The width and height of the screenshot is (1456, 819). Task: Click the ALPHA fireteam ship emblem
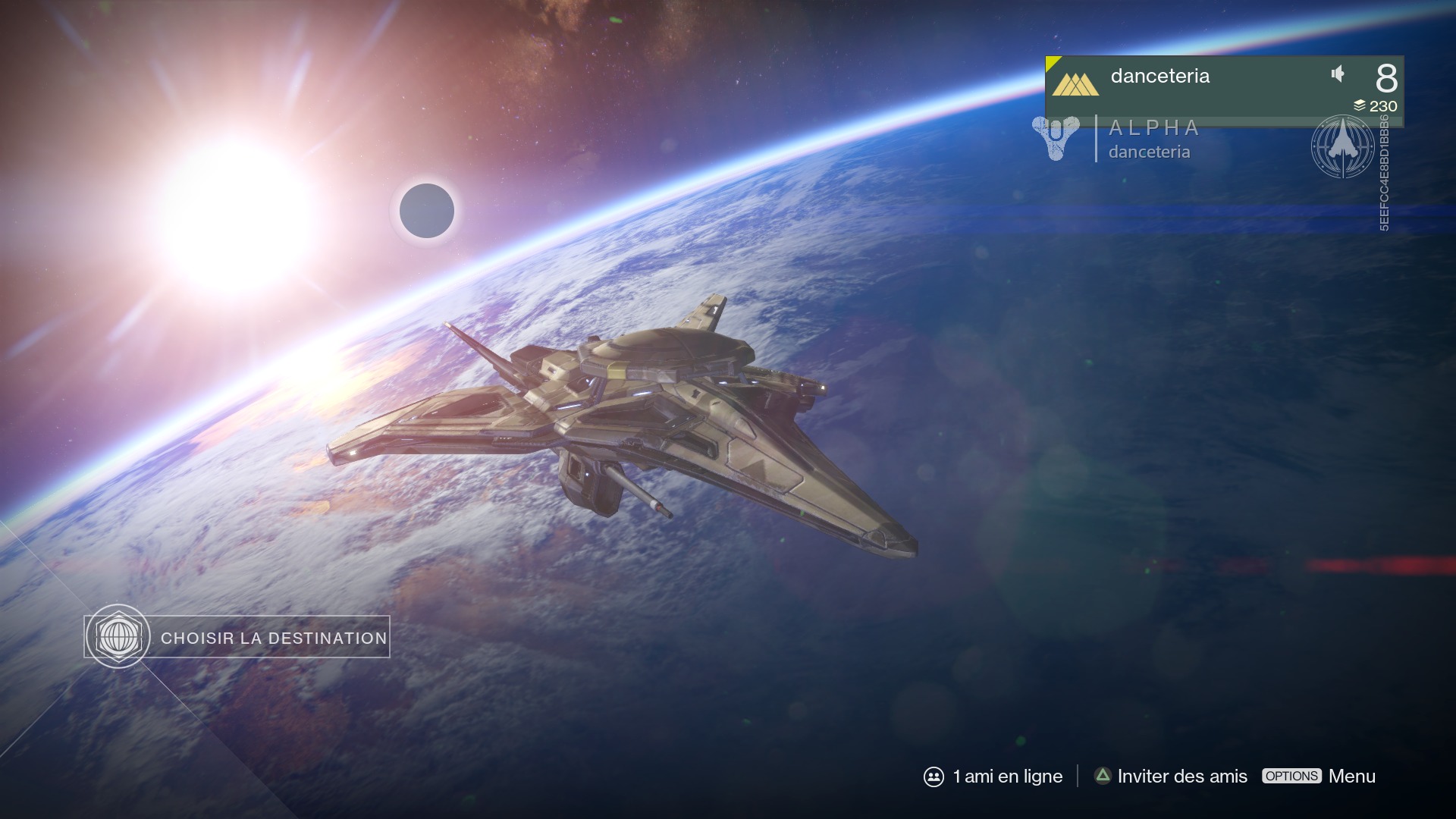click(1342, 146)
